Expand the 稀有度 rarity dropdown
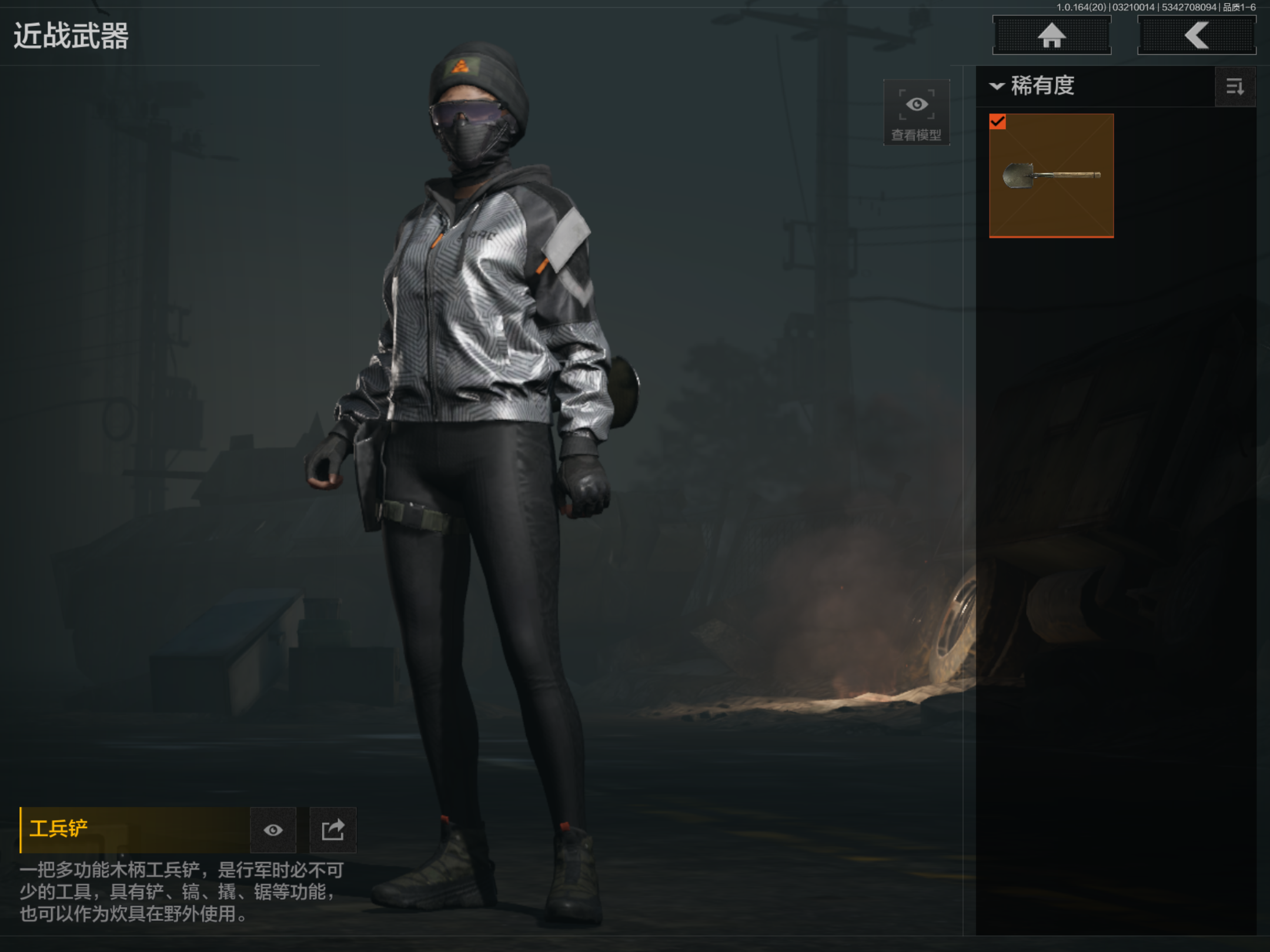This screenshot has width=1270, height=952. point(1034,86)
